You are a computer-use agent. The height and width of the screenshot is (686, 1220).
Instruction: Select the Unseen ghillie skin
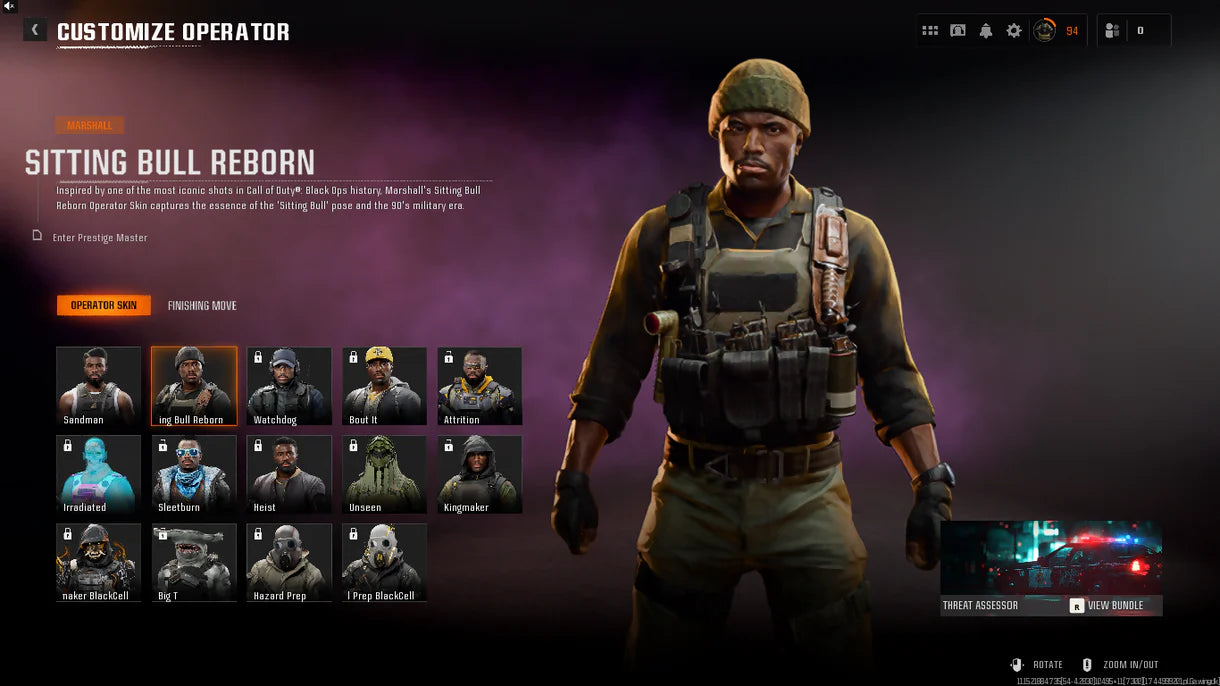(x=384, y=474)
